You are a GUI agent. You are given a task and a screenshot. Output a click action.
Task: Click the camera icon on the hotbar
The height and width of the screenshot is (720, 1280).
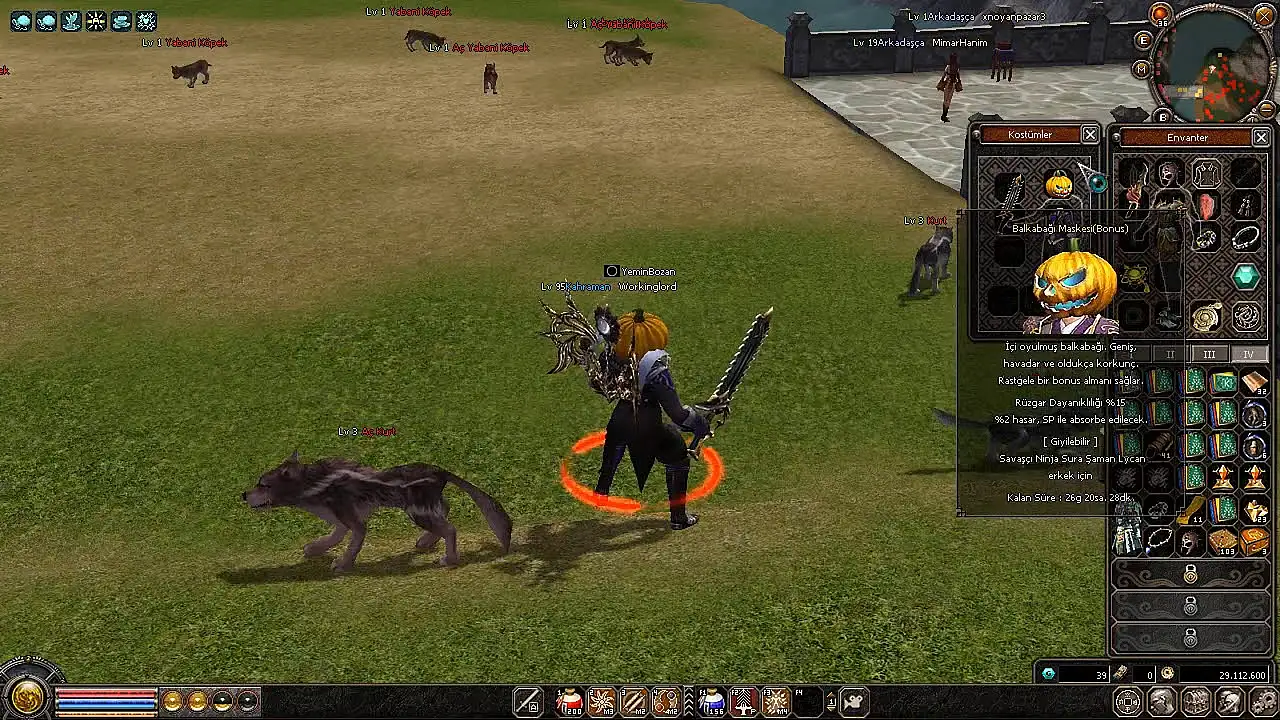pyautogui.click(x=853, y=702)
